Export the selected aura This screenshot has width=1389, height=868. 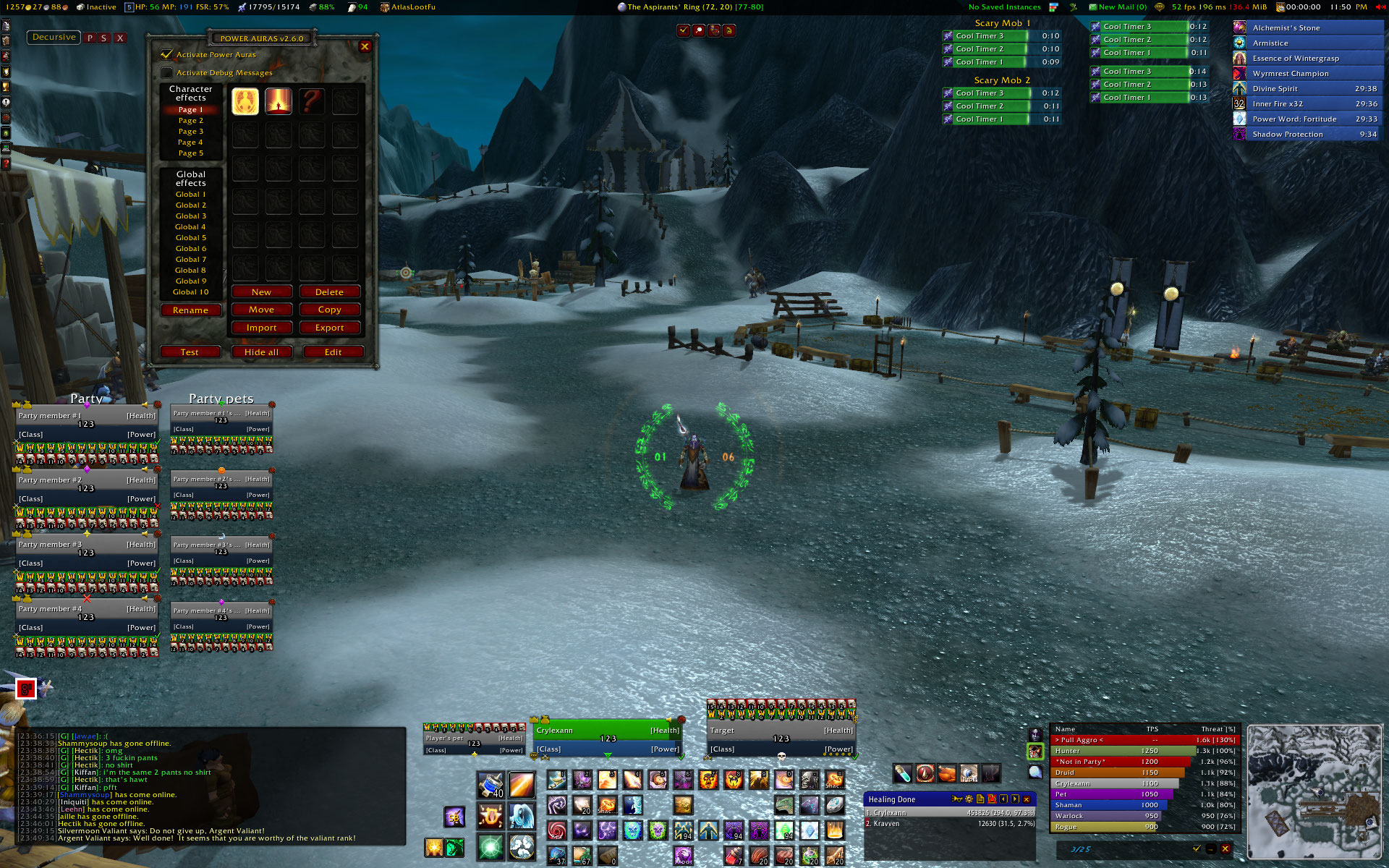pos(329,328)
